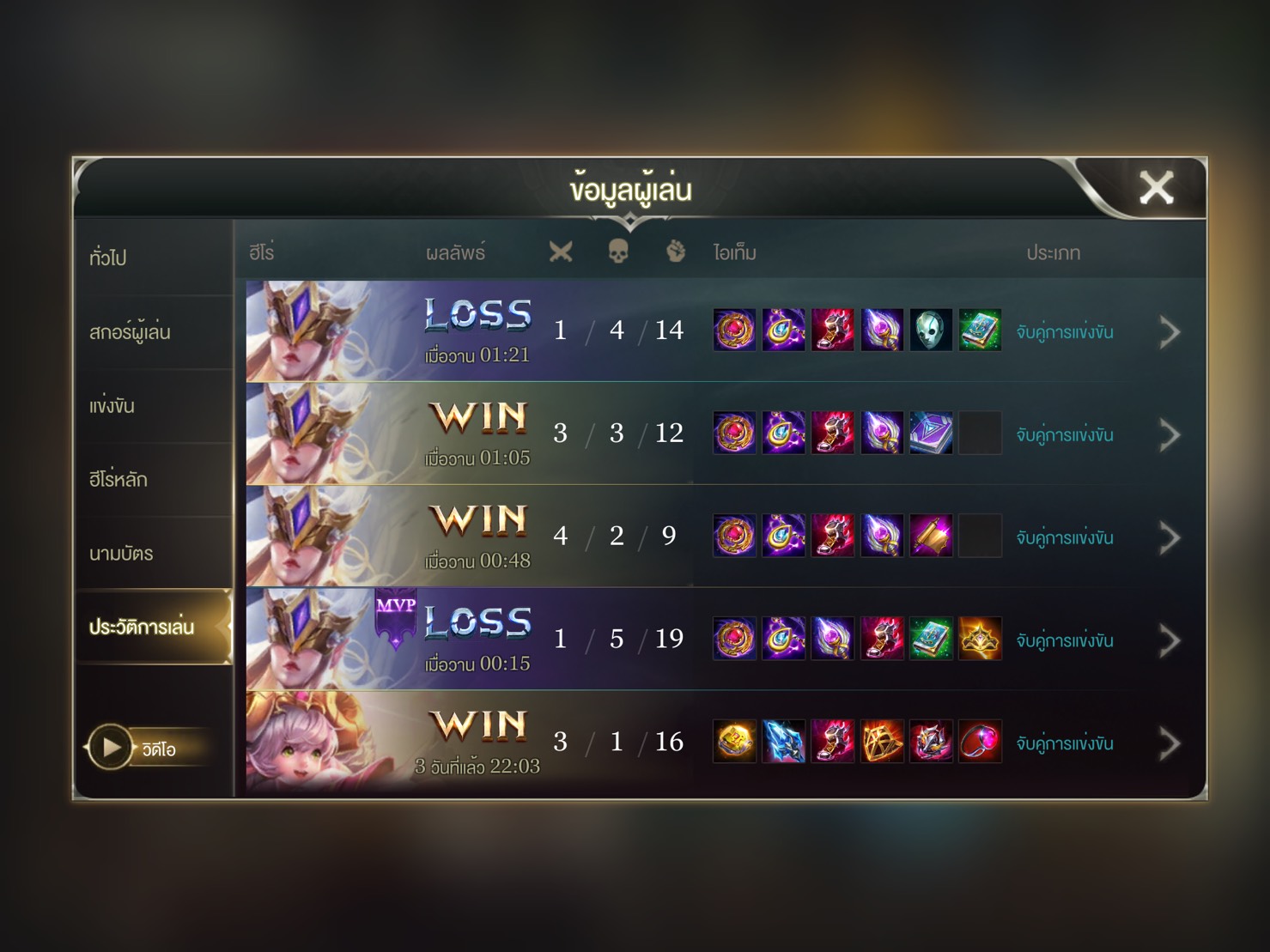View the WIN match from 00:48
This screenshot has height=952, width=1270.
[x=477, y=537]
